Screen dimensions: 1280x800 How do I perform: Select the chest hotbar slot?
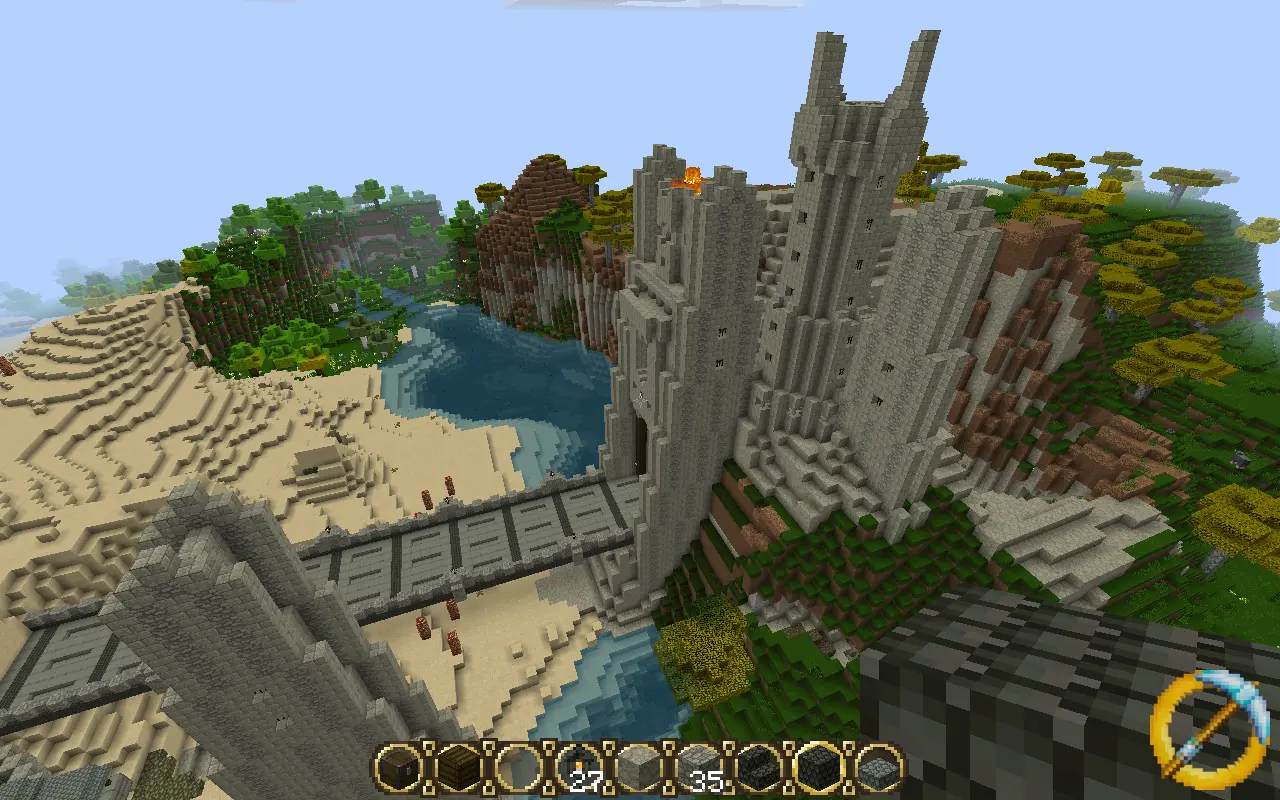(400, 768)
